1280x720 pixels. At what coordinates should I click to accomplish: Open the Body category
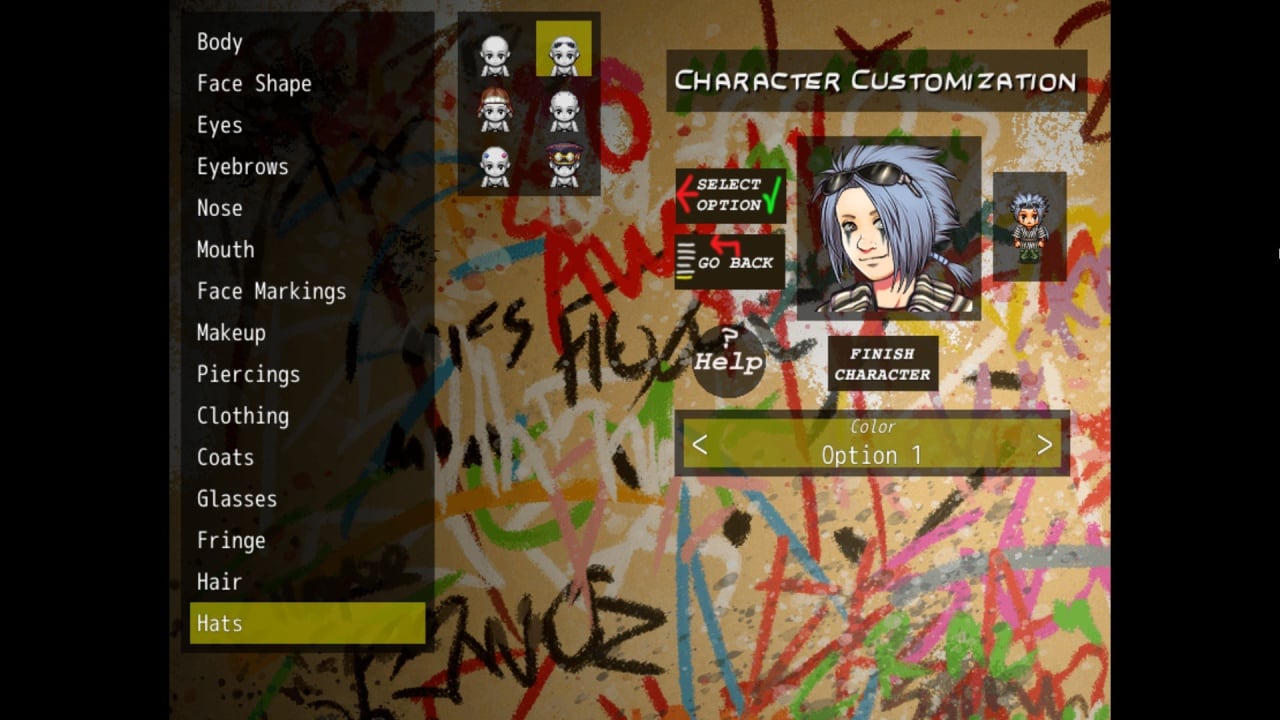(220, 42)
